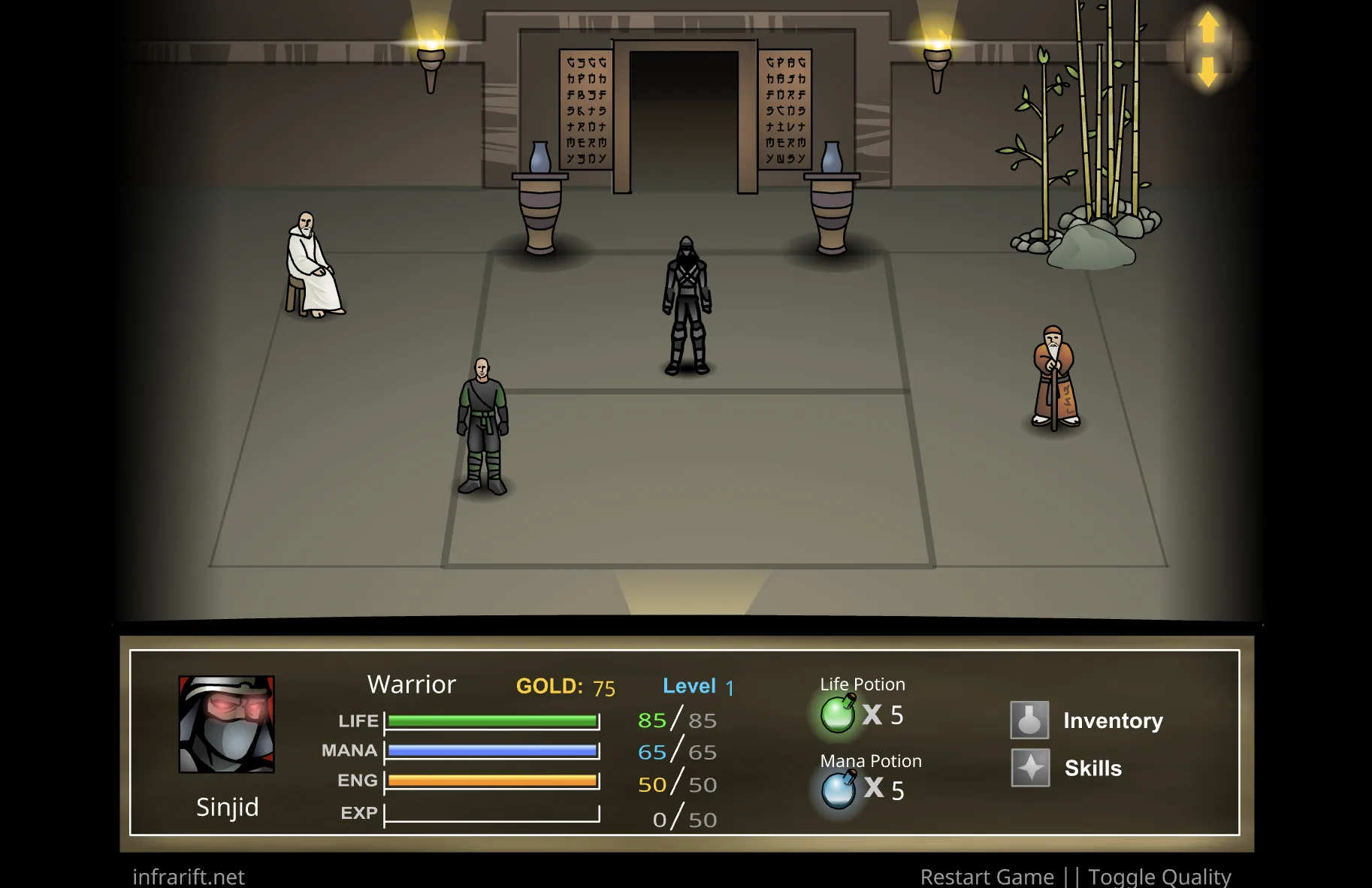Click the Level 1 indicator
Image resolution: width=1372 pixels, height=888 pixels.
(697, 686)
